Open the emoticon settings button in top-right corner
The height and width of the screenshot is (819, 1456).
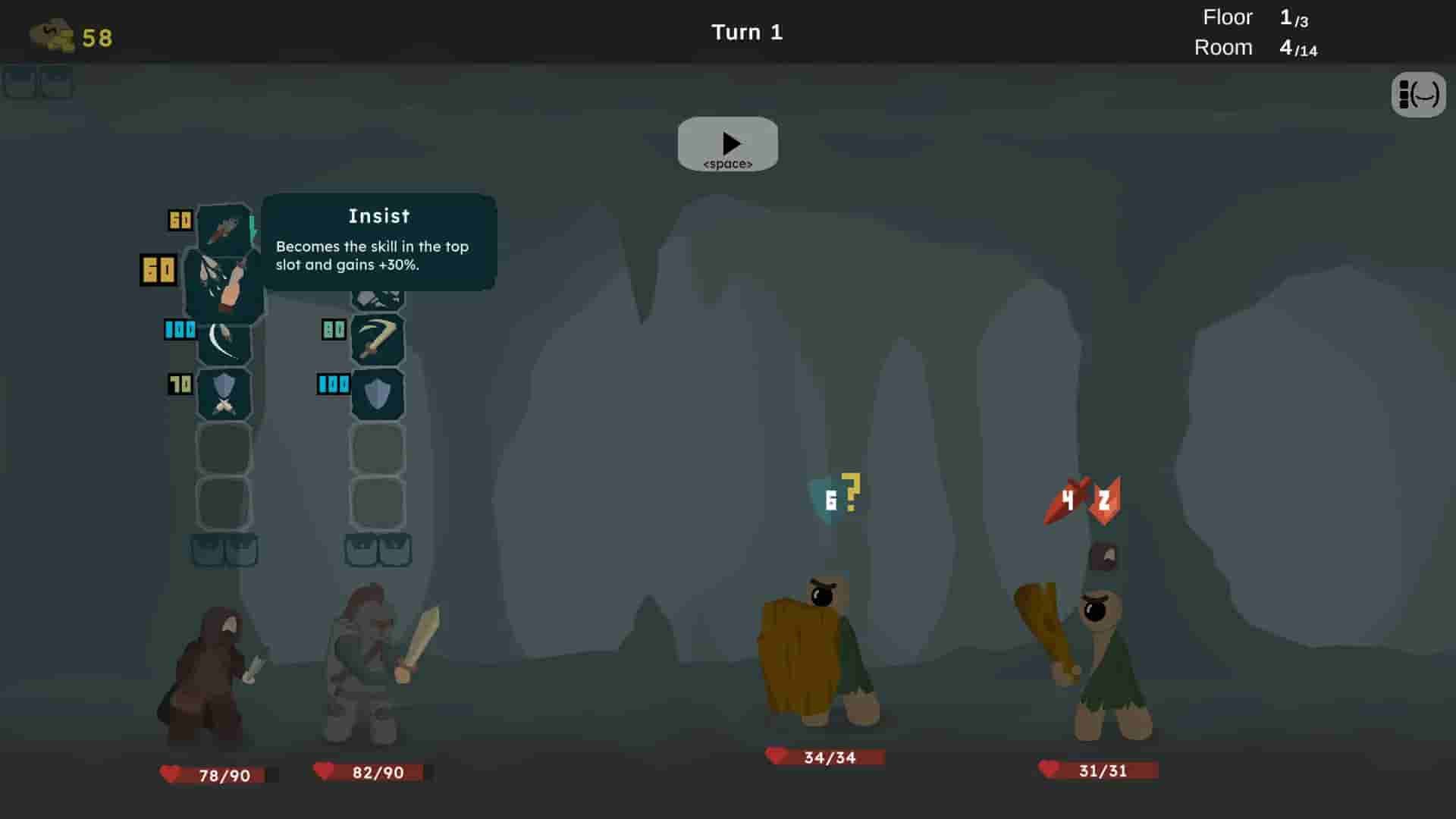pos(1419,95)
